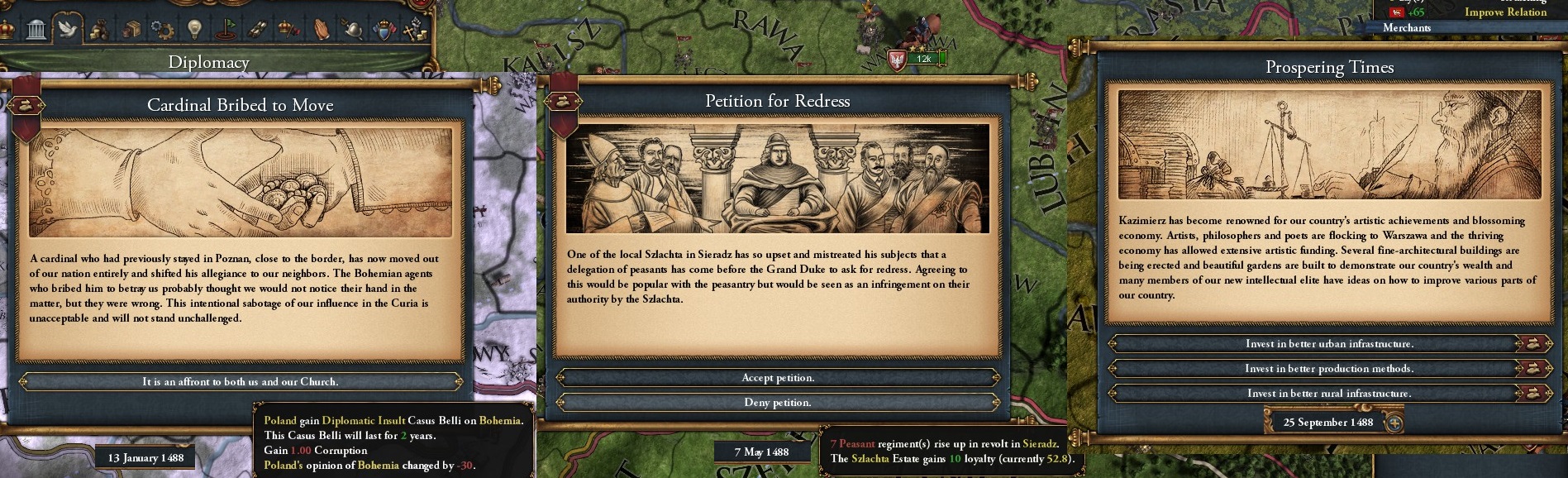Choose 'It is an affront to both us and our Church'

[x=240, y=382]
